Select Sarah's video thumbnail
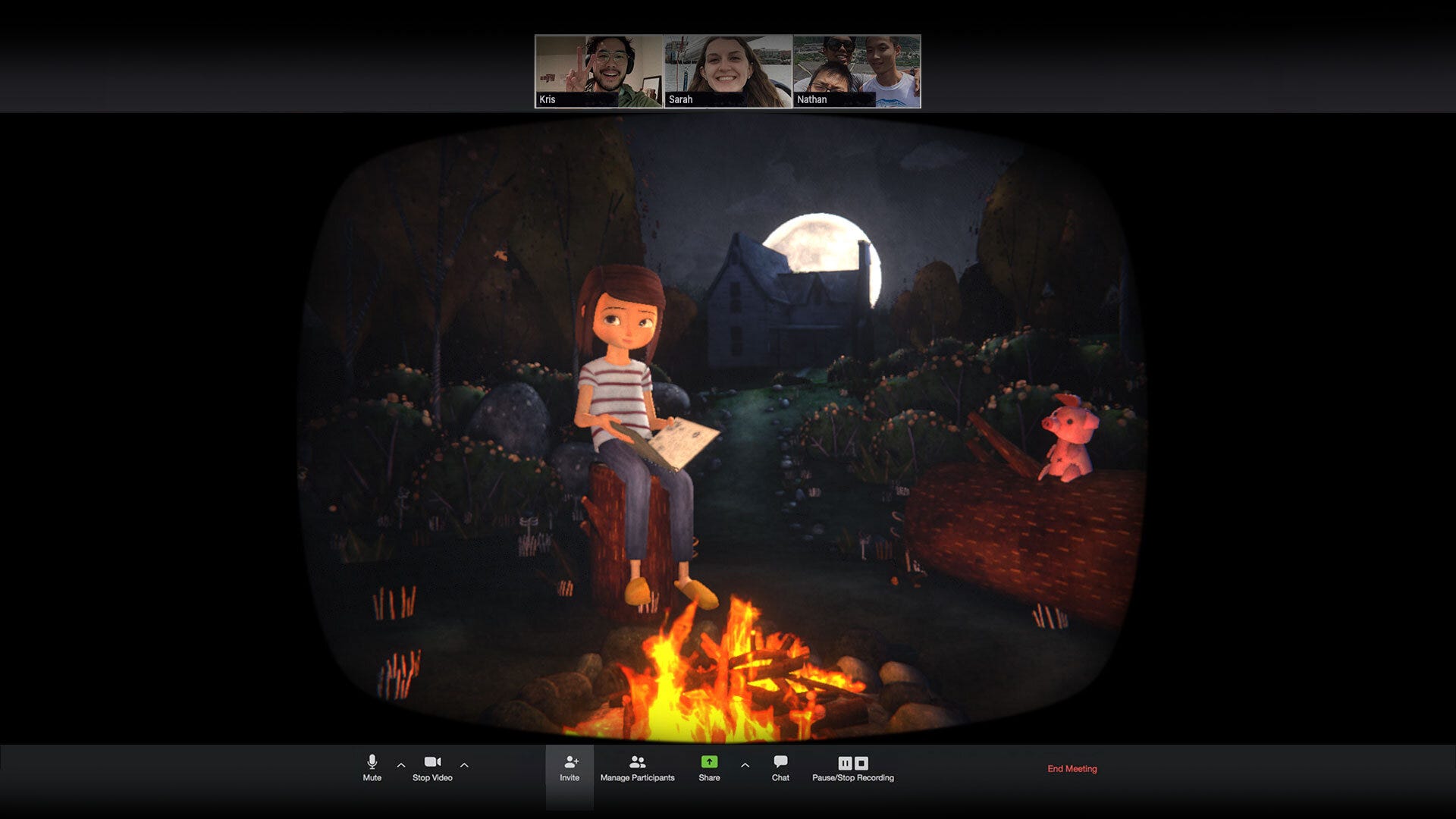 726,72
